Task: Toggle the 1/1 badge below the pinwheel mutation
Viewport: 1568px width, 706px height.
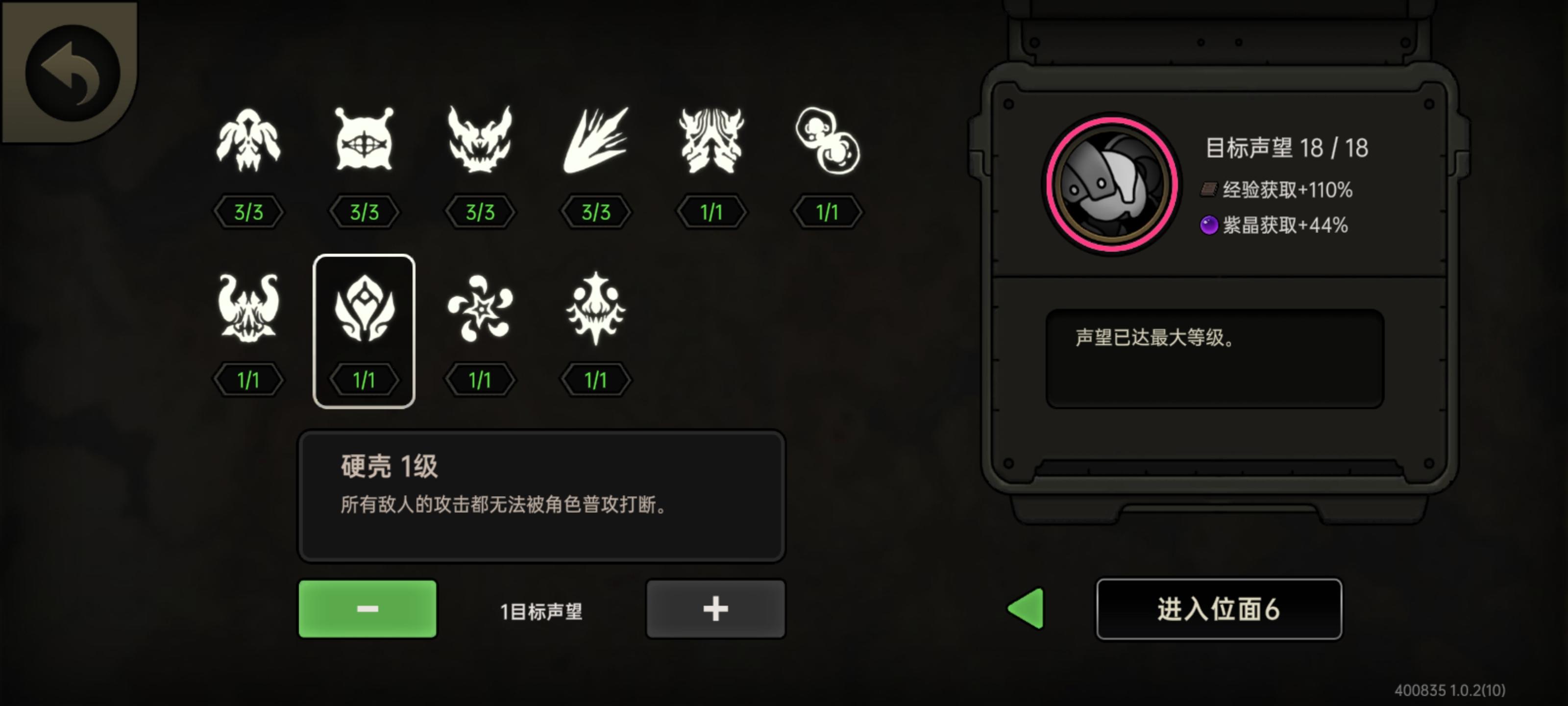Action: pyautogui.click(x=480, y=379)
